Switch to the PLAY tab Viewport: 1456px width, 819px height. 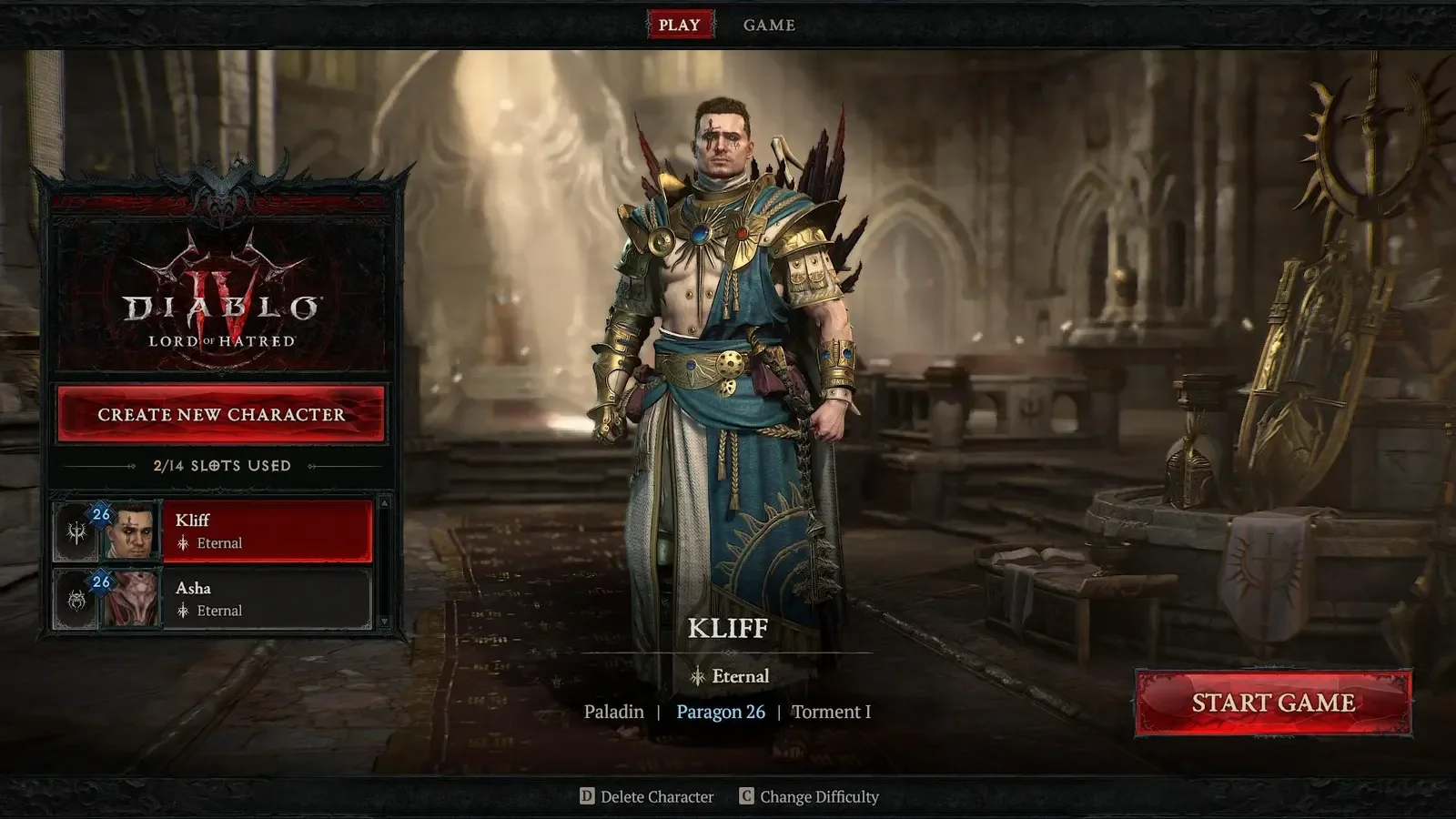(x=679, y=25)
